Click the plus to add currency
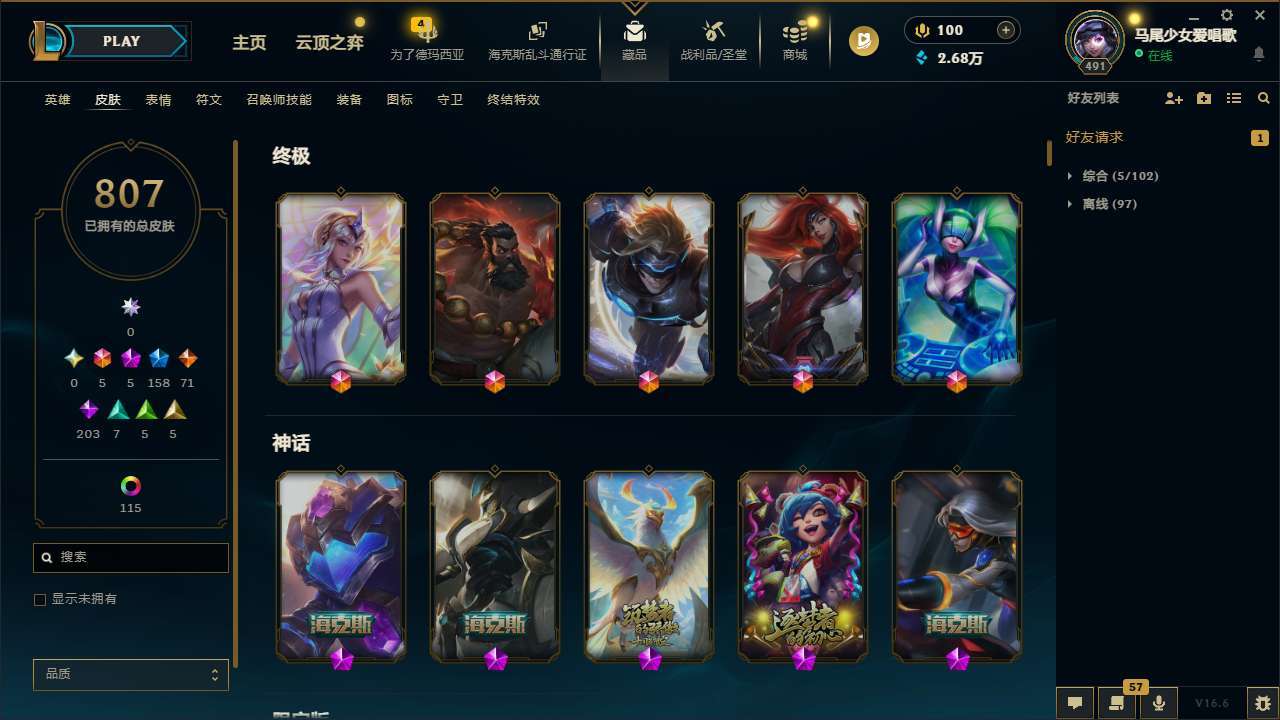The height and width of the screenshot is (720, 1280). tap(1004, 29)
